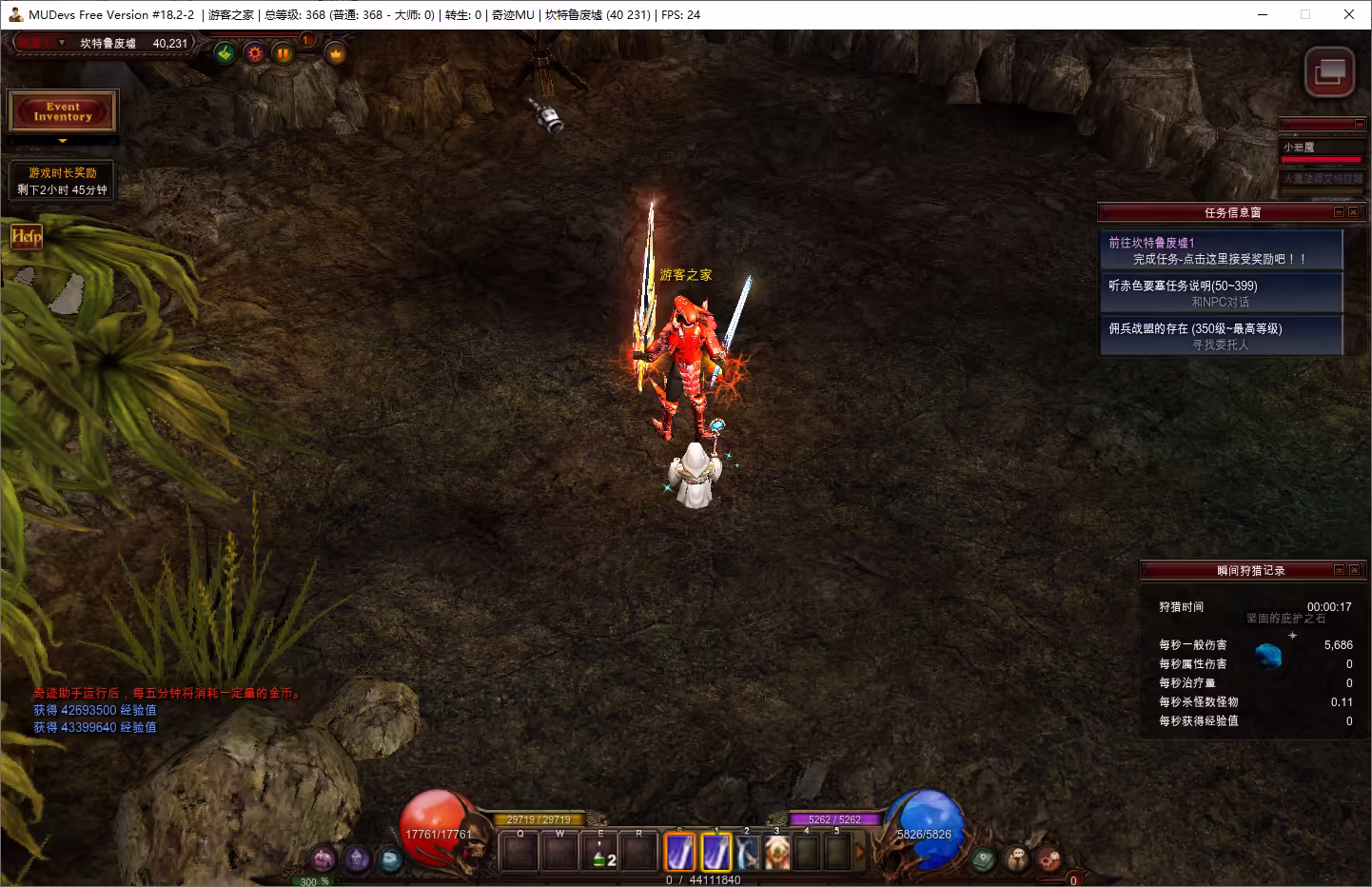Open the gold crown icon

coord(336,54)
